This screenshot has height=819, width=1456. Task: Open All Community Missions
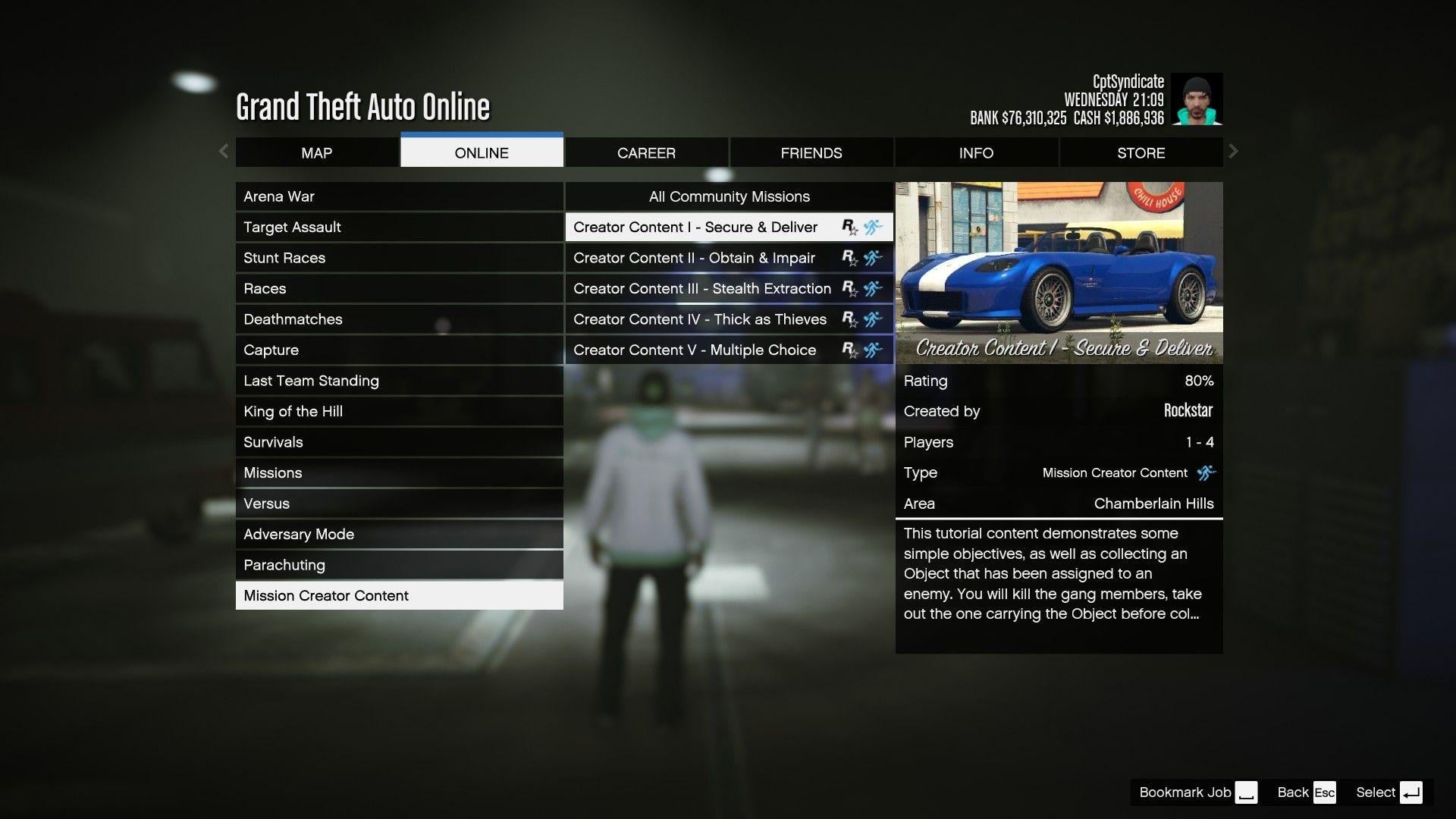tap(728, 196)
